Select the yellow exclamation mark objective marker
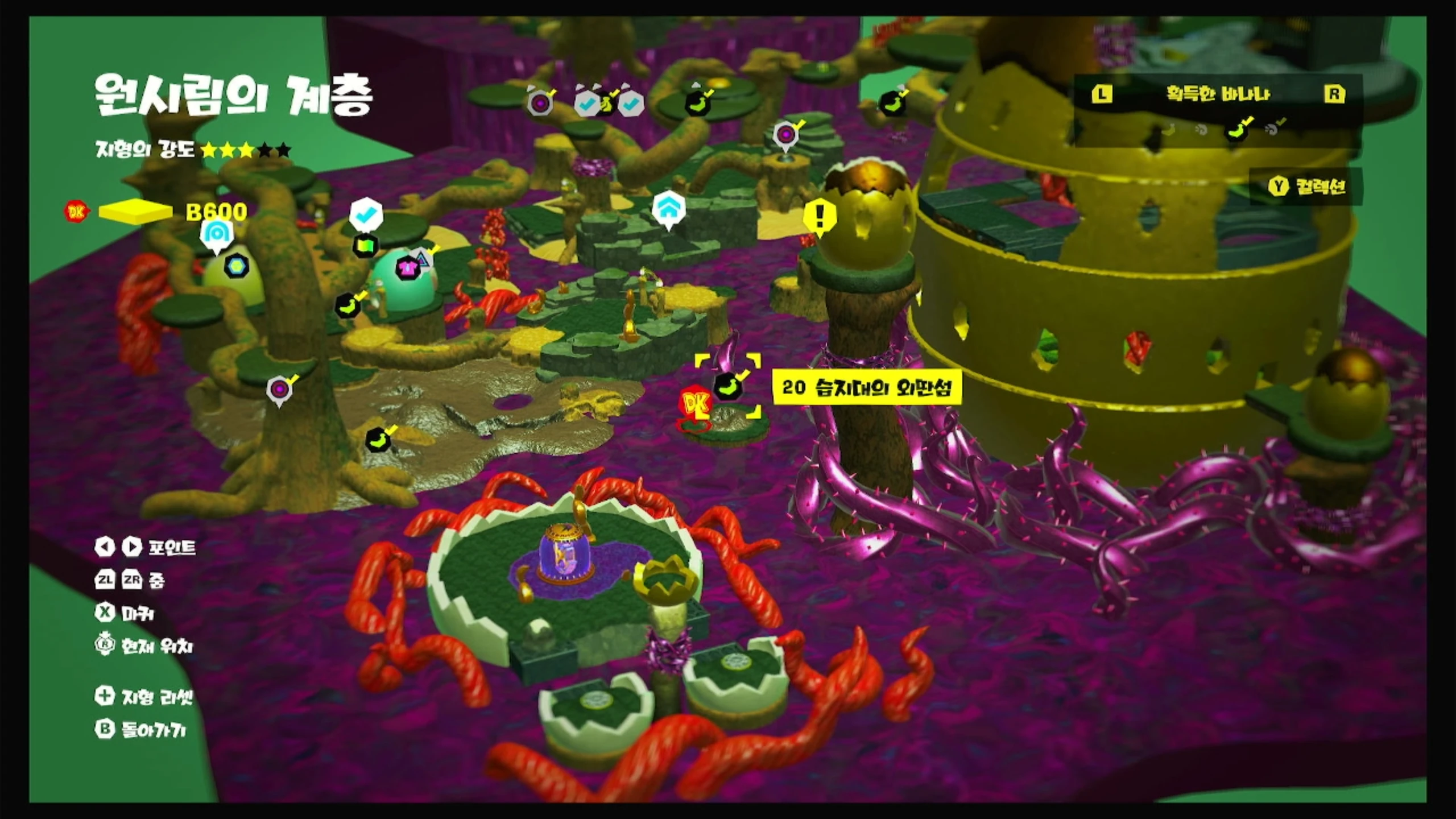 pos(820,216)
